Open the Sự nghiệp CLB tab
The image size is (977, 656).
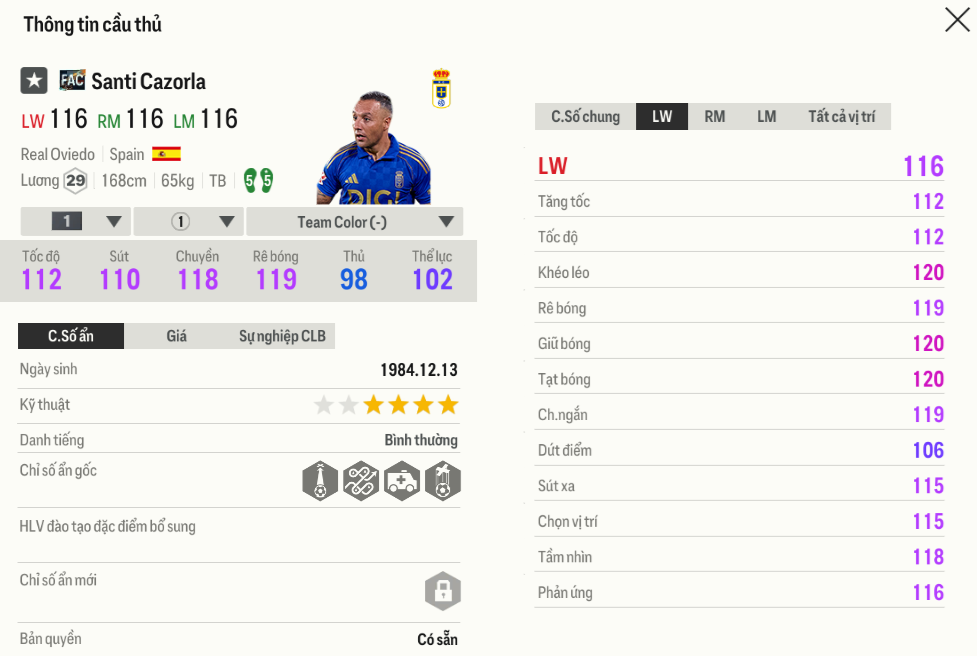tap(282, 336)
